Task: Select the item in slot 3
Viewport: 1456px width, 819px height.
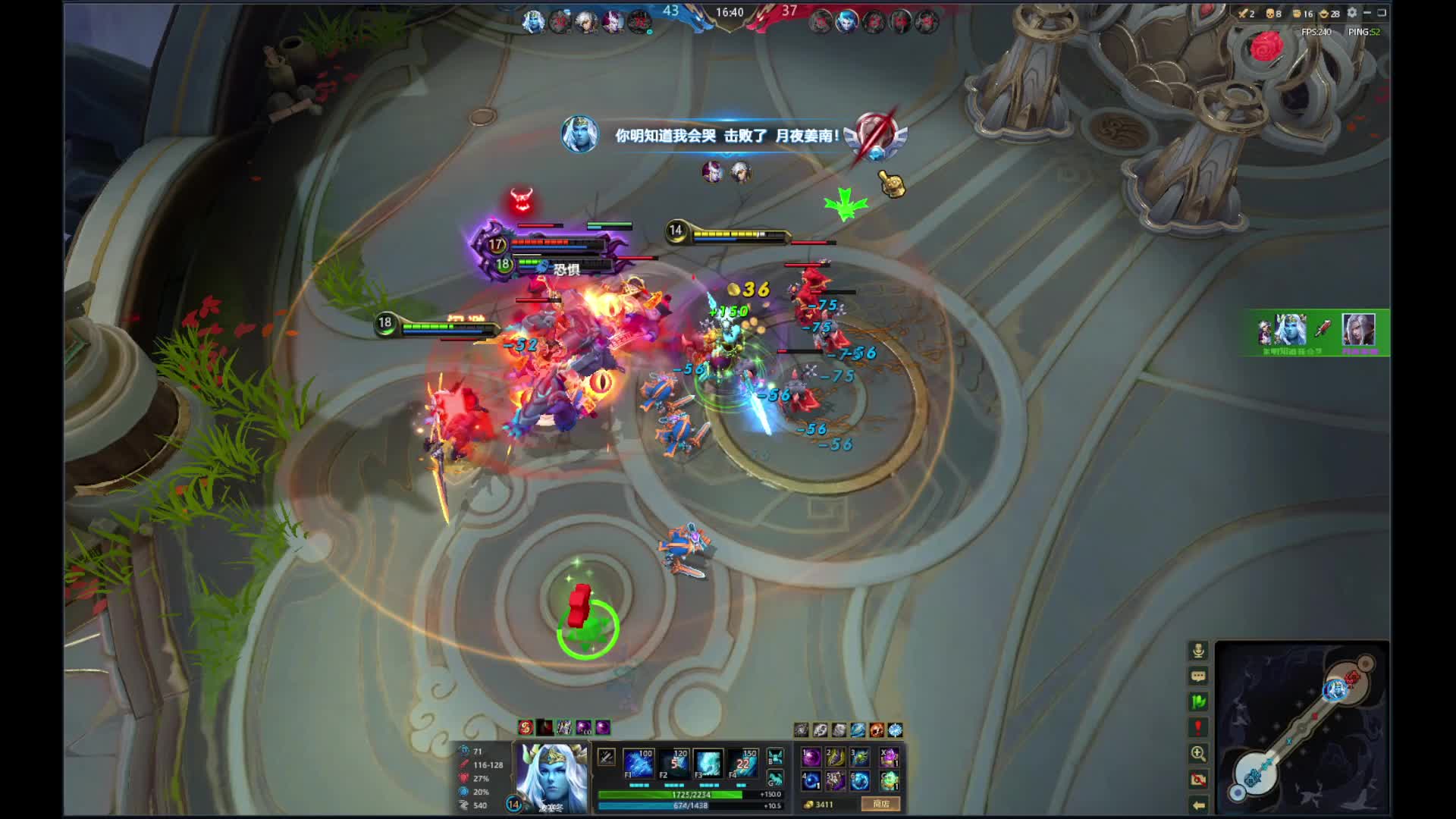Action: (860, 757)
